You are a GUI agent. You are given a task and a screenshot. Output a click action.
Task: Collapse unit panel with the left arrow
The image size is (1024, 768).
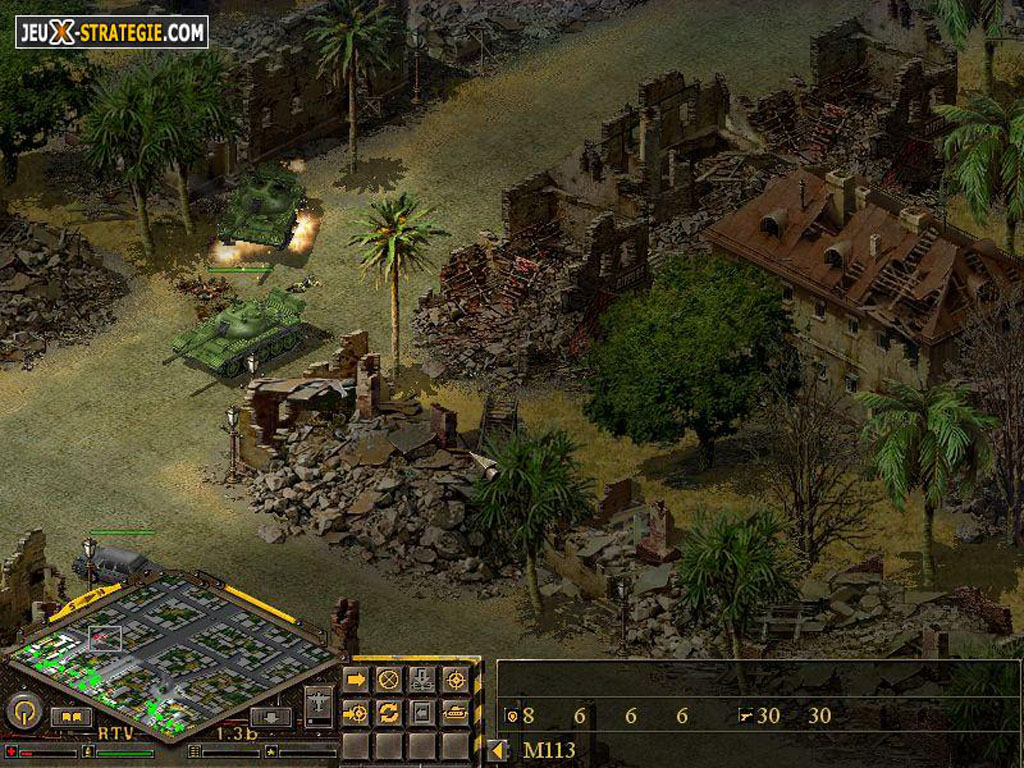pyautogui.click(x=498, y=750)
